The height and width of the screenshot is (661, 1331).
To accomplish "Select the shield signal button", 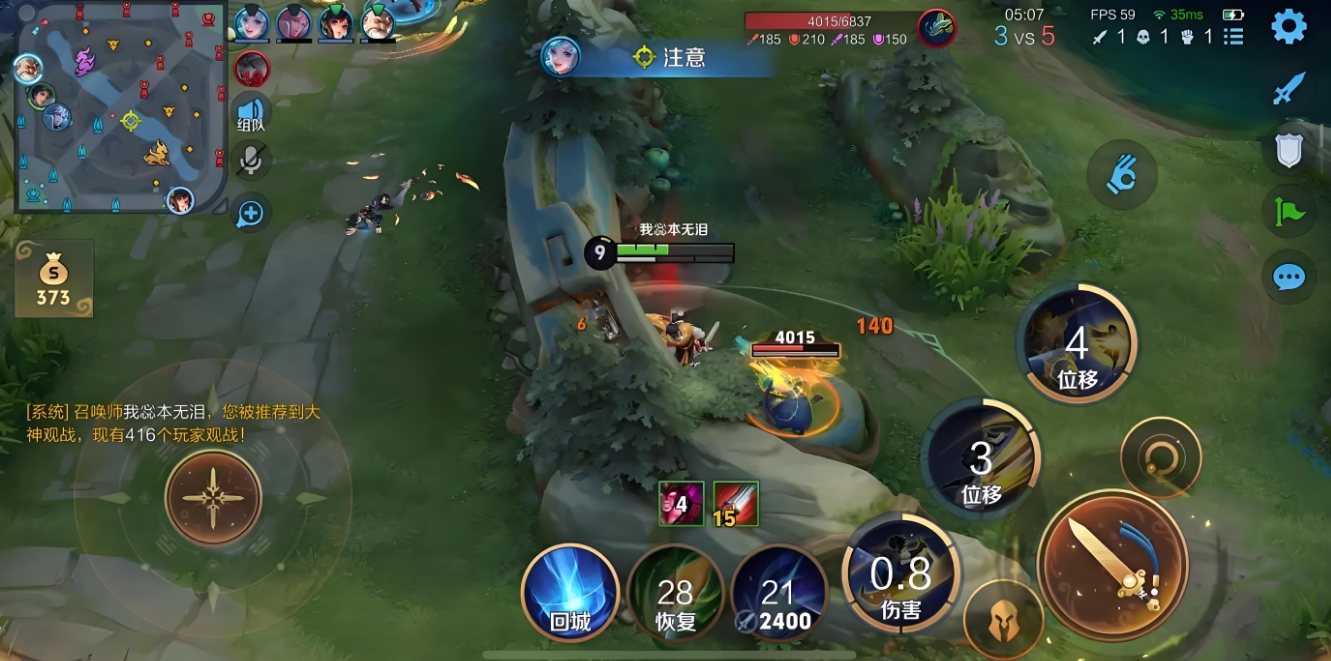I will 1288,150.
